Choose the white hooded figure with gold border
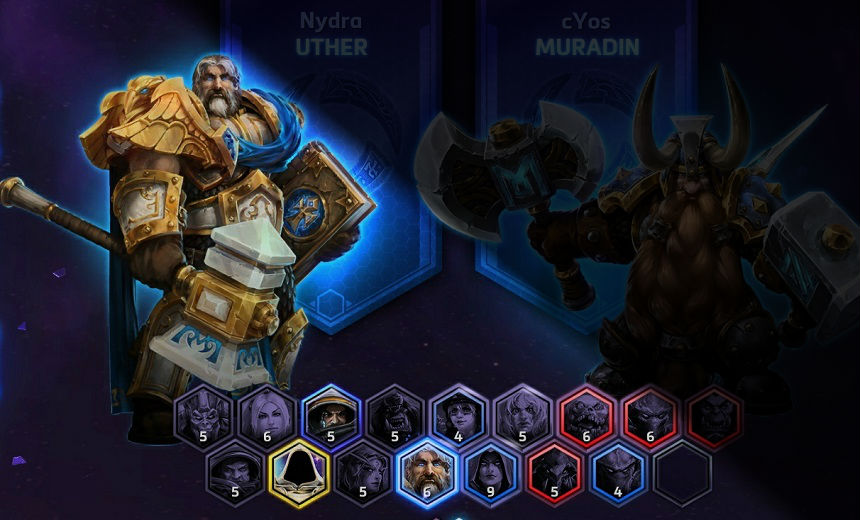Viewport: 860px width, 520px height. tap(299, 468)
